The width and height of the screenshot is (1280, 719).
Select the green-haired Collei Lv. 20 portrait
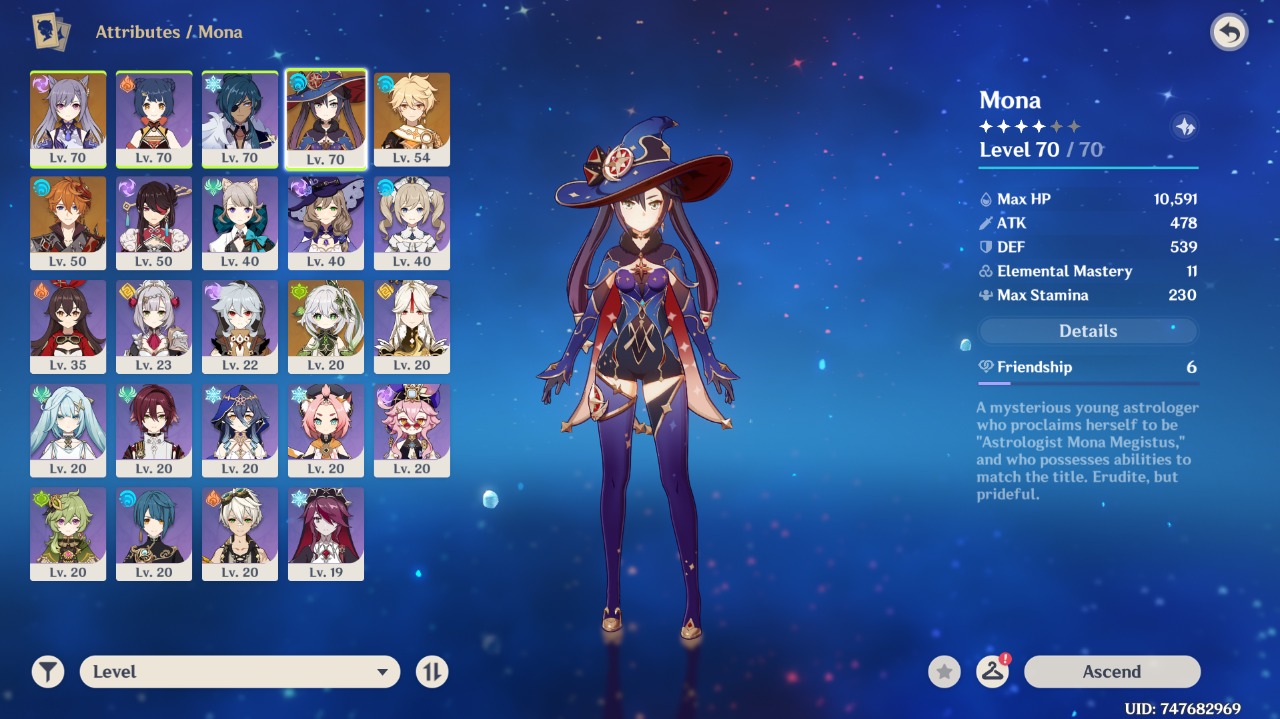click(68, 533)
